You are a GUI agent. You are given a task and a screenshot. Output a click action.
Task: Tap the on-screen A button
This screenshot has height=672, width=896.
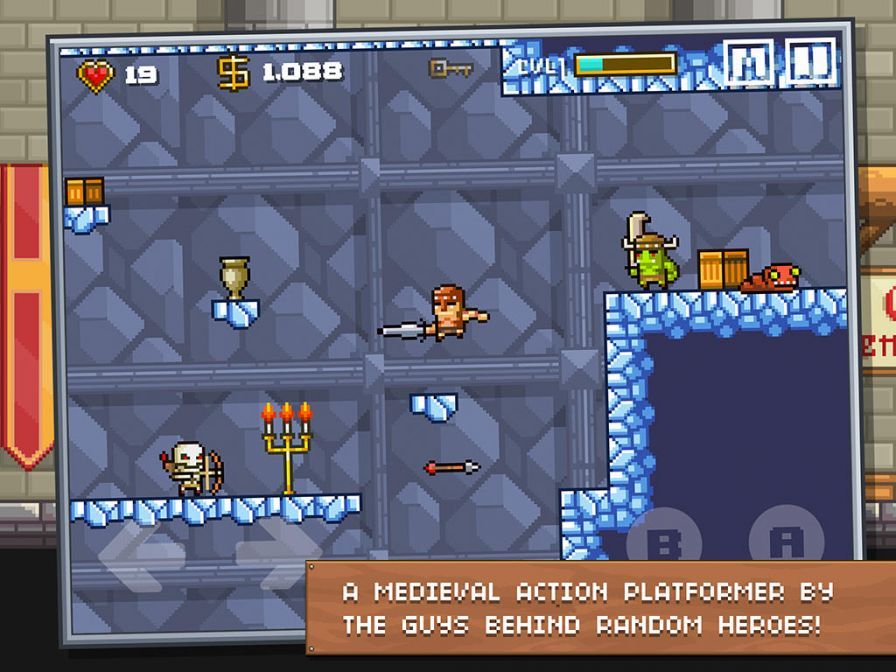coord(786,541)
